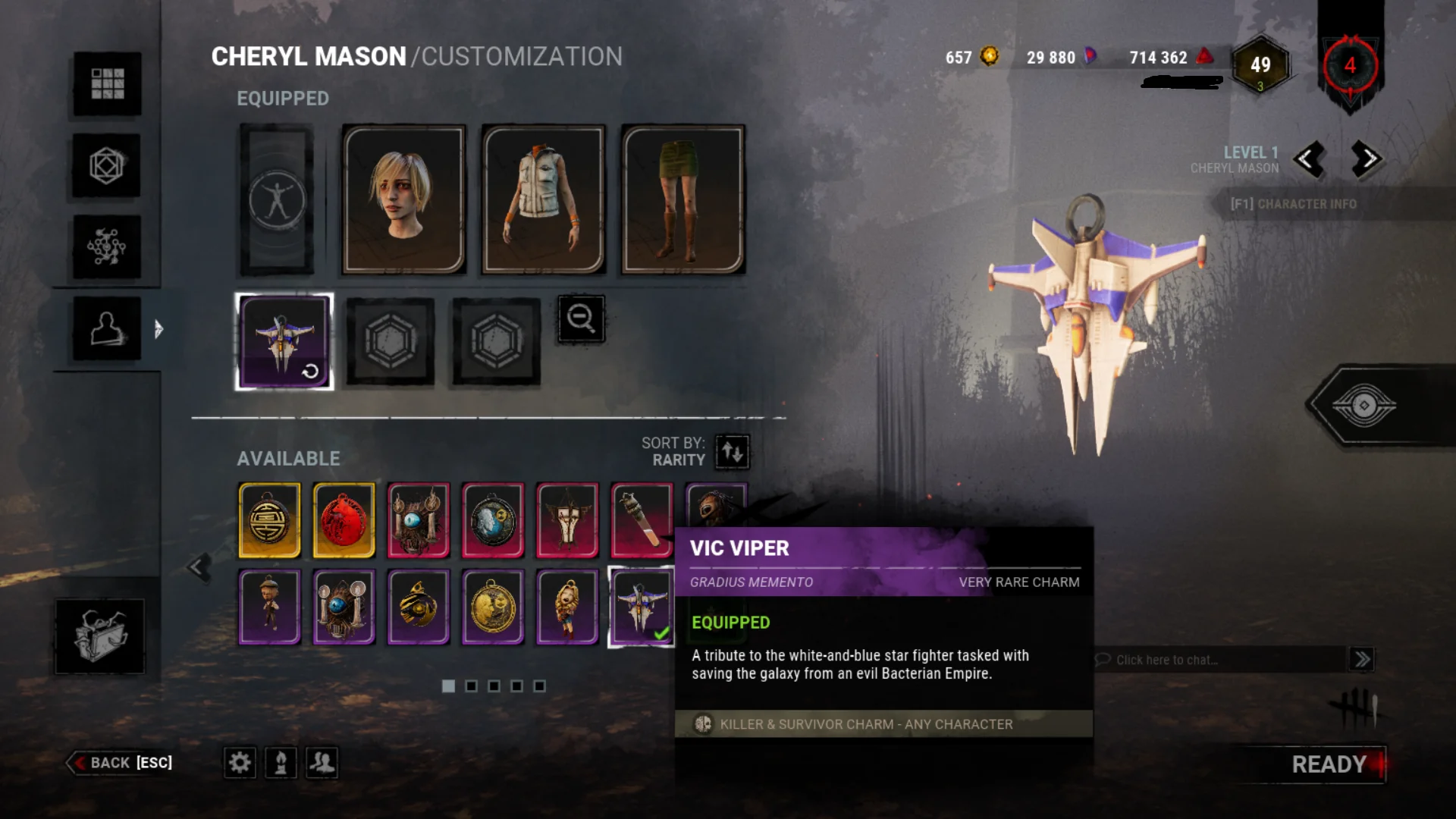Select the white vest torso cosmetic
Viewport: 1456px width, 819px height.
[543, 199]
